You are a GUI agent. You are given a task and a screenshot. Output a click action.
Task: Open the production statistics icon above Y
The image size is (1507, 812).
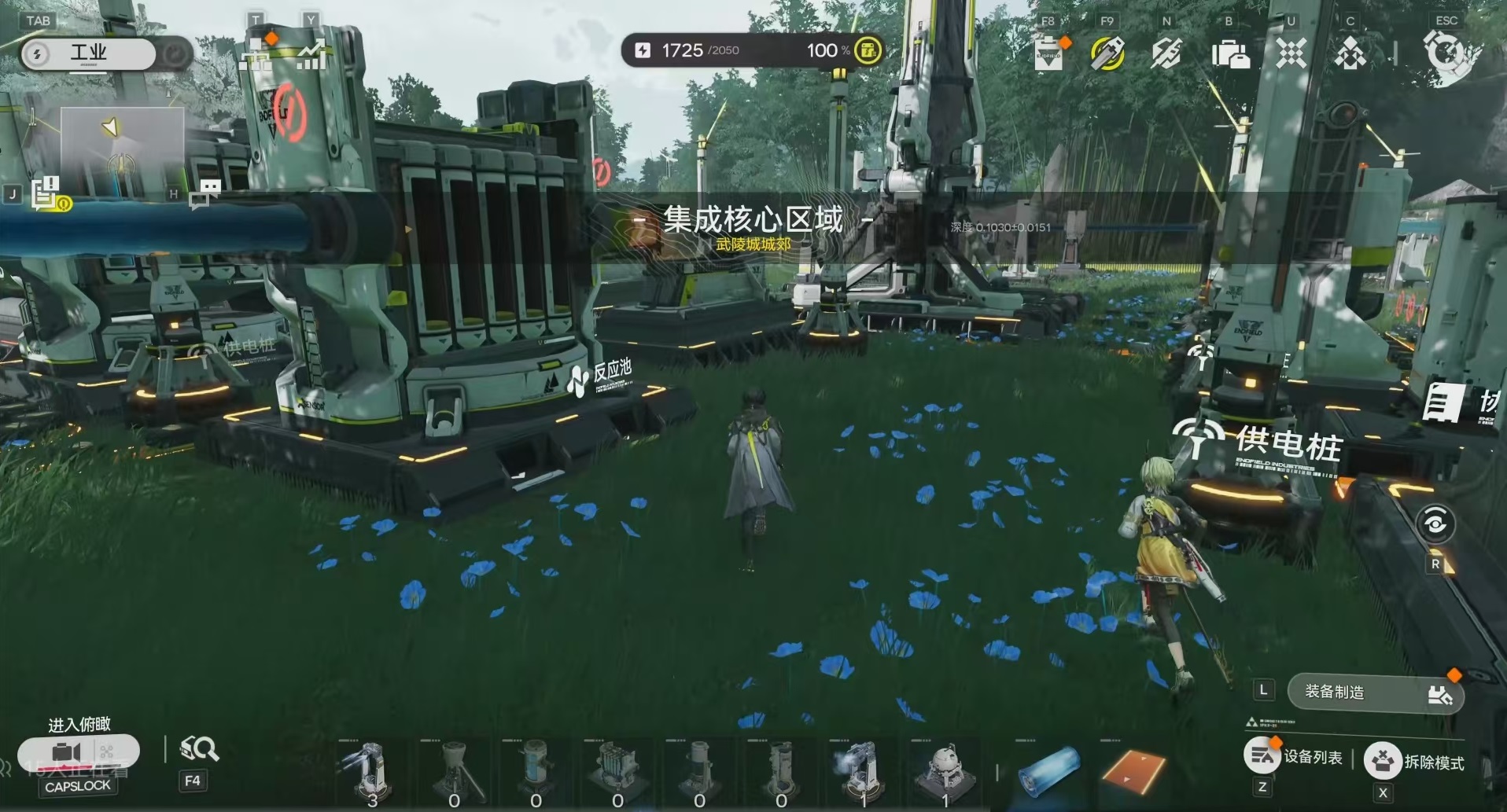tap(310, 55)
